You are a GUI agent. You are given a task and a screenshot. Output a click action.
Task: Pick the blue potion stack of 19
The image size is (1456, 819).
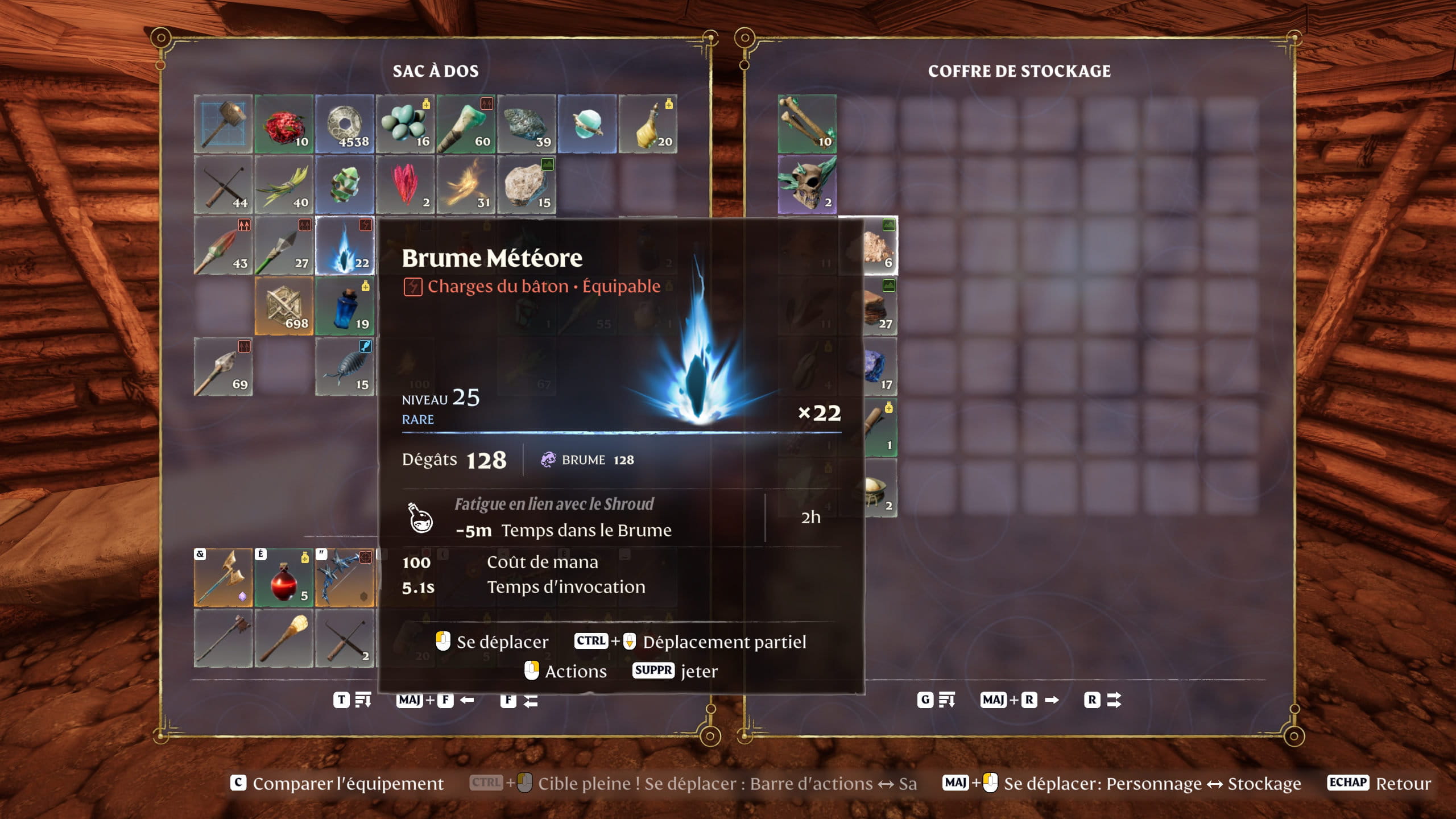coord(345,307)
